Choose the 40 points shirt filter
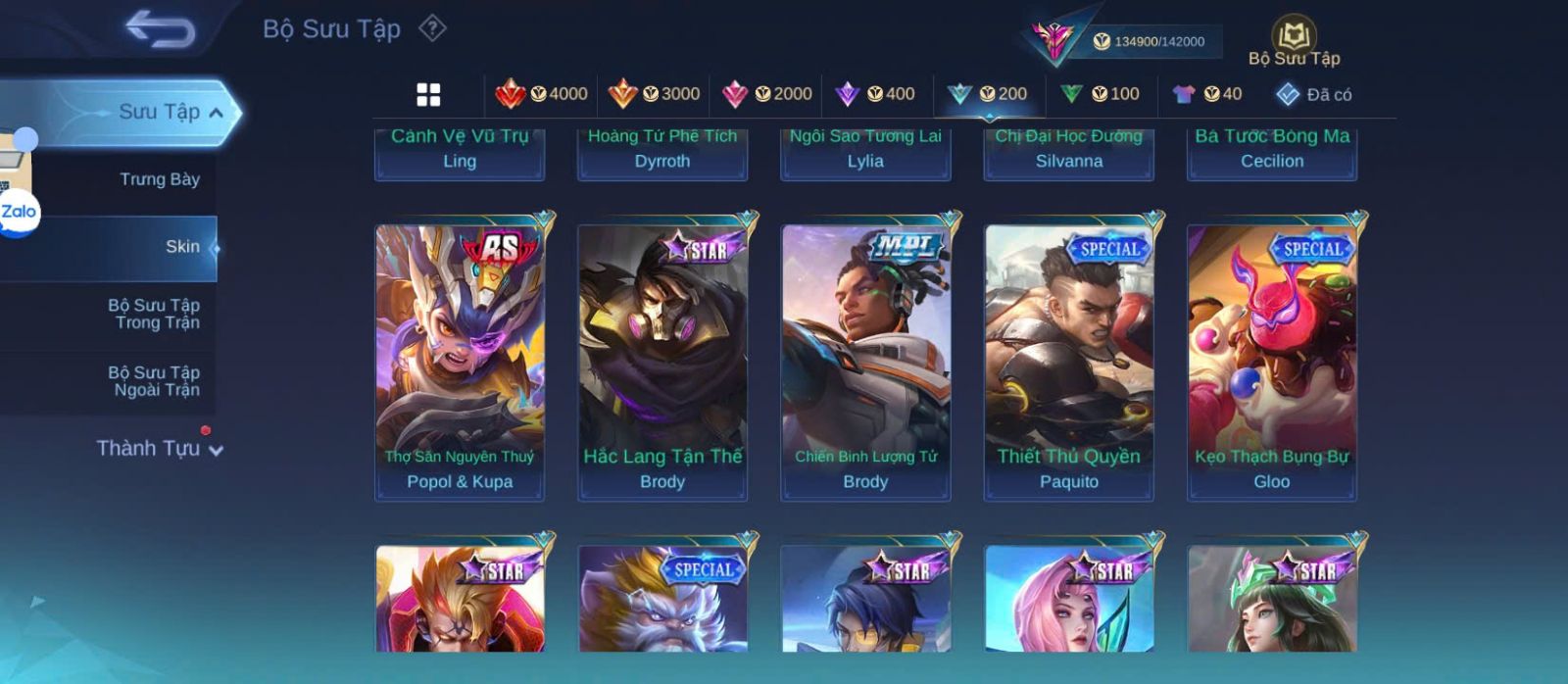This screenshot has height=684, width=1568. click(x=1207, y=94)
